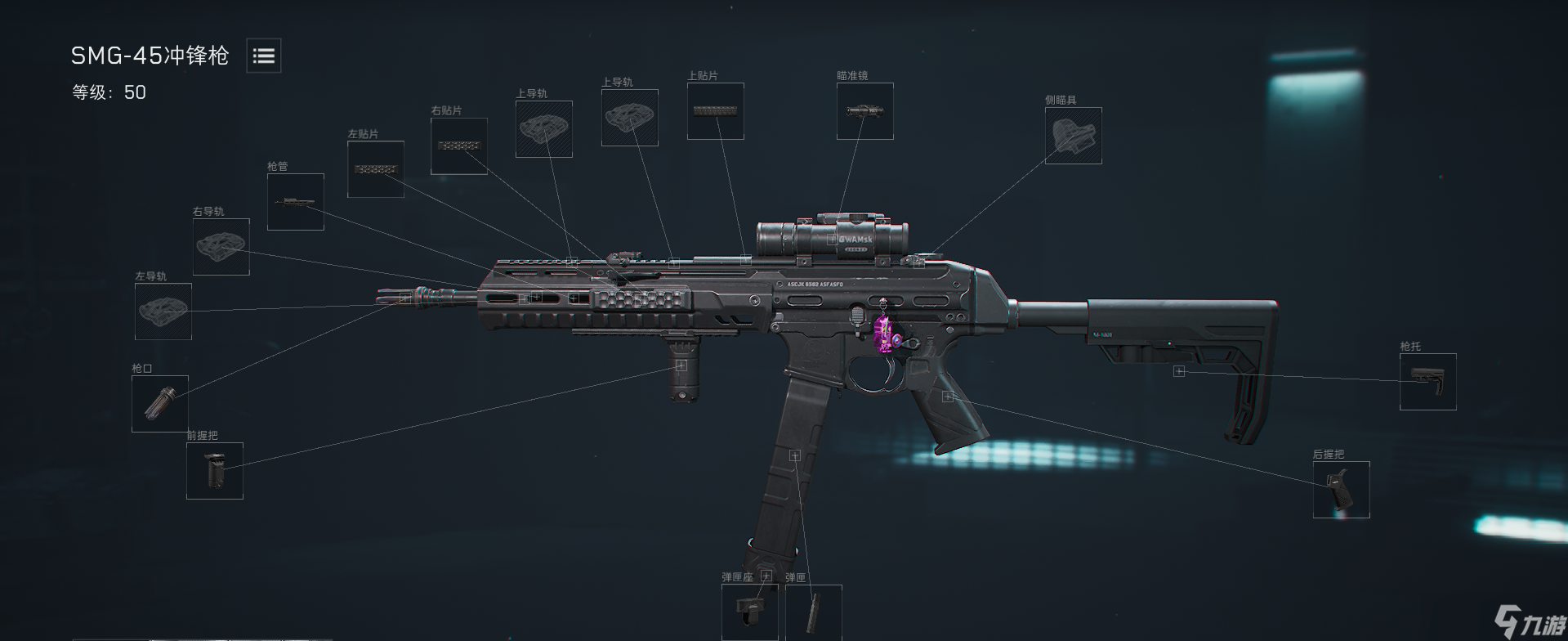Click the plus marker on the stock
The height and width of the screenshot is (641, 1568).
click(x=1178, y=372)
